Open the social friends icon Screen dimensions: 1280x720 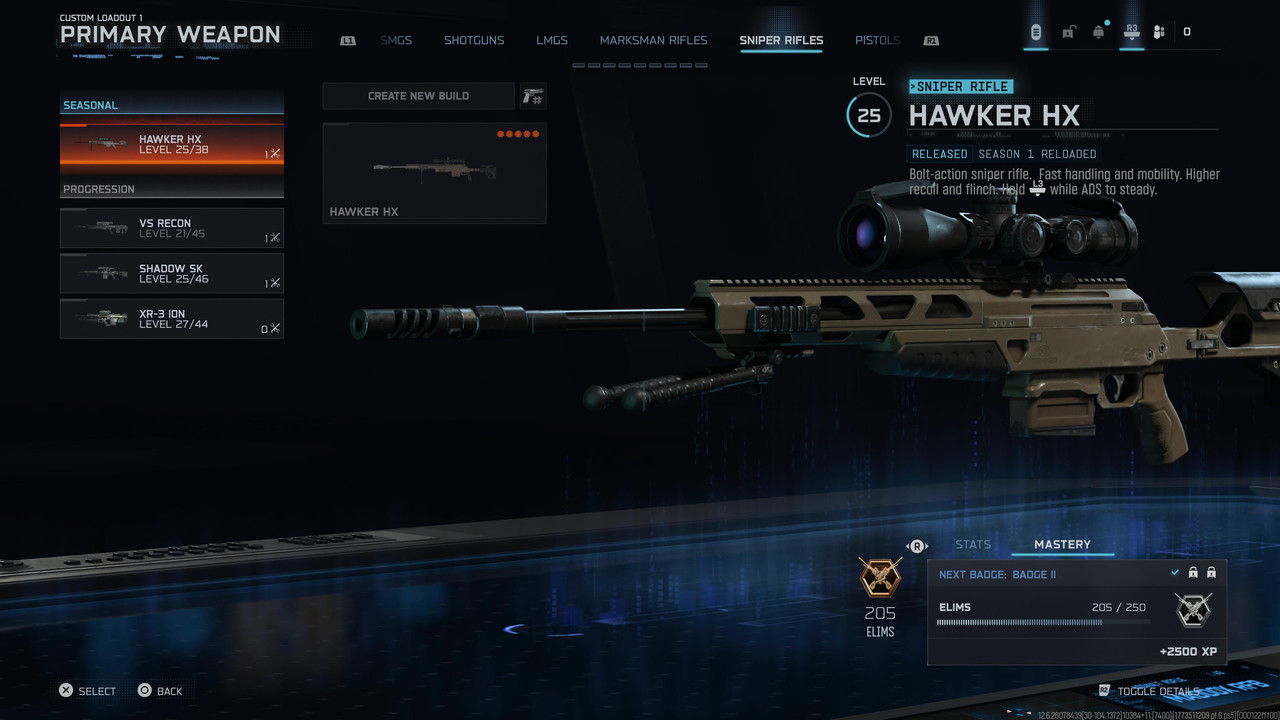1159,32
